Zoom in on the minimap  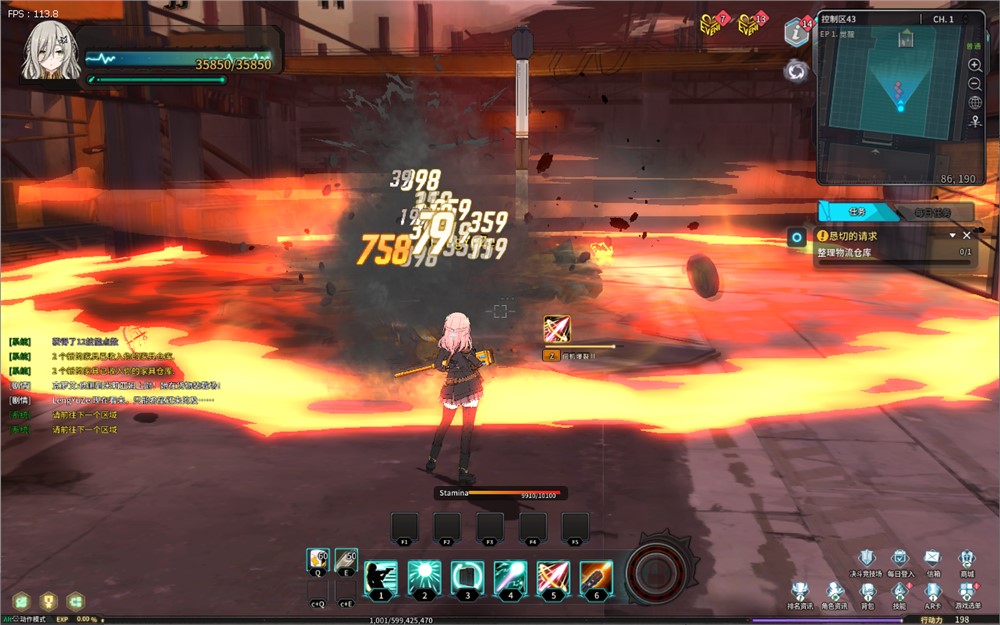click(x=975, y=64)
